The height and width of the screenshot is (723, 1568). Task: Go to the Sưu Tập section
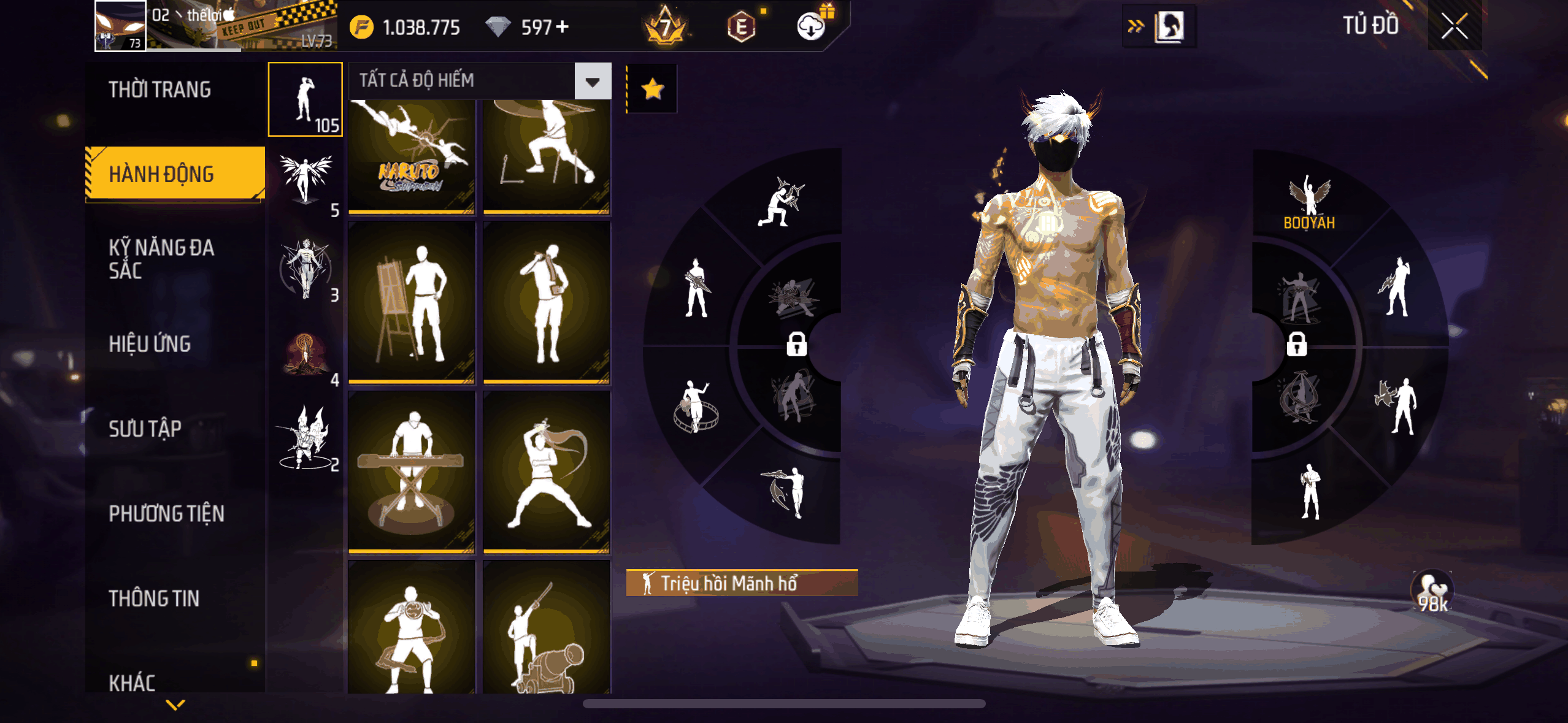(x=145, y=429)
